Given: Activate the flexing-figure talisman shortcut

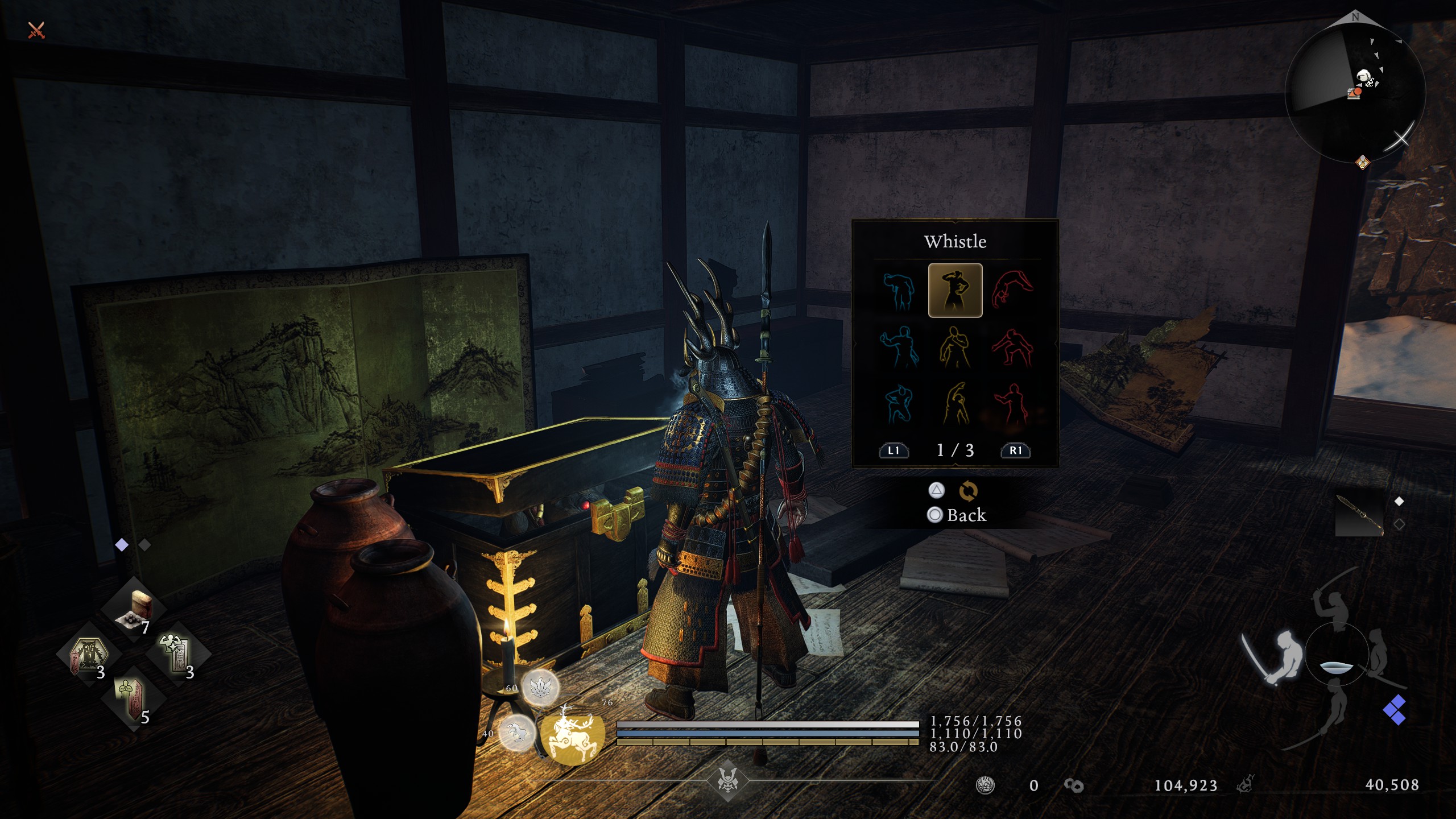Looking at the screenshot, I should coord(178,655).
